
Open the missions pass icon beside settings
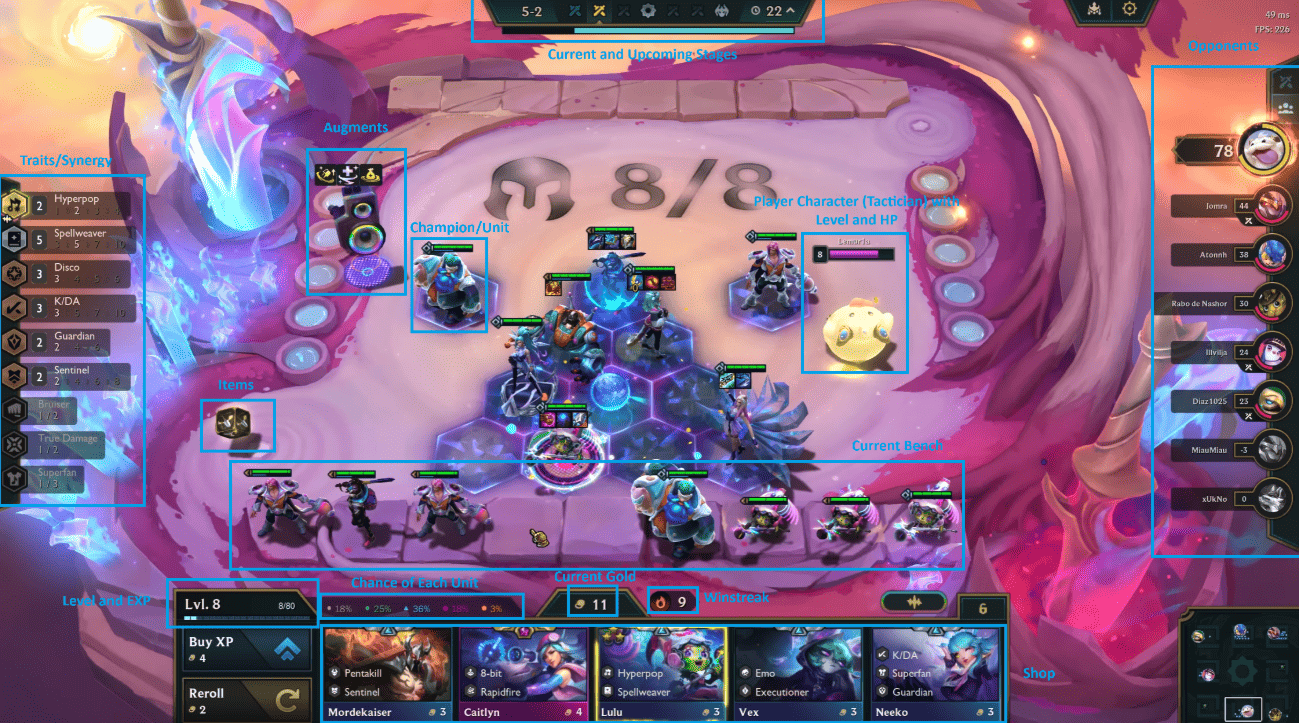tap(1094, 9)
